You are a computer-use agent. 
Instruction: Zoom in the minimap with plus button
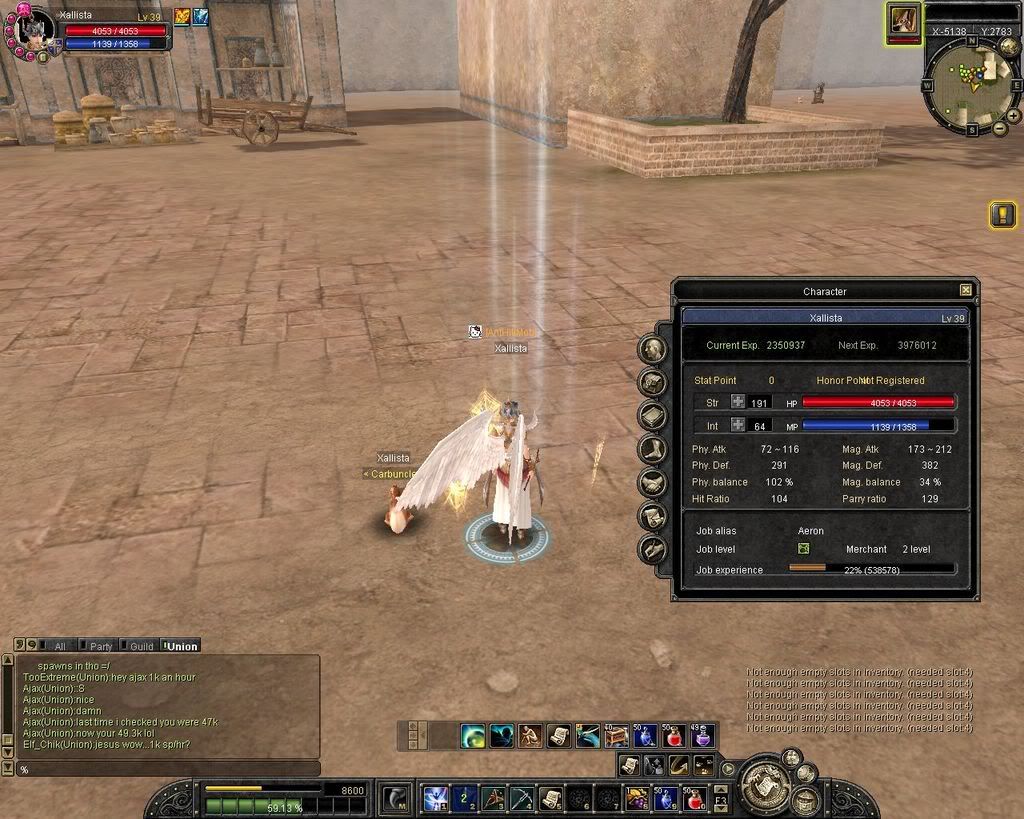point(1013,115)
